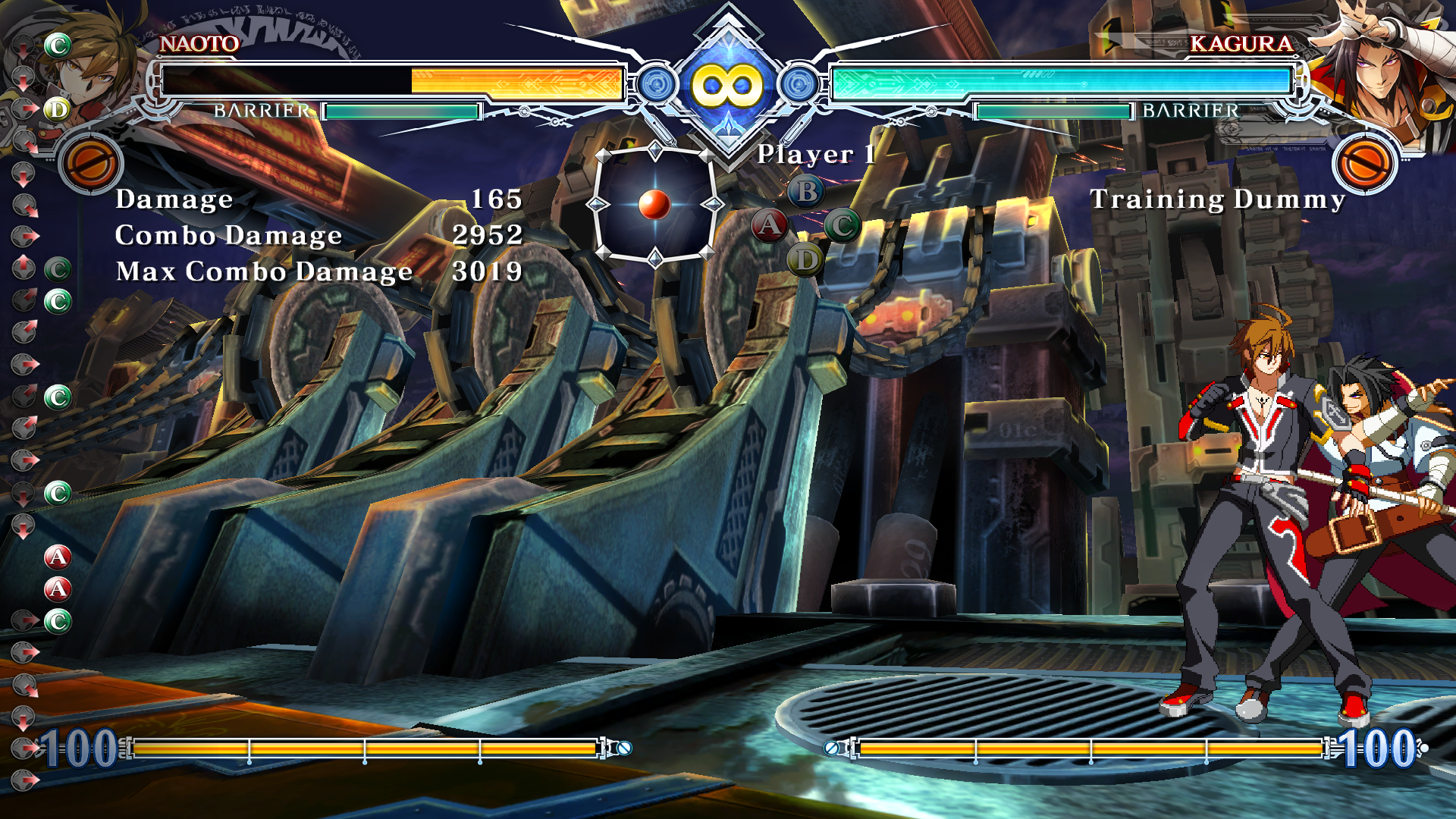Image resolution: width=1456 pixels, height=819 pixels.
Task: Click the red A button in Player 1's input display
Action: 769,225
